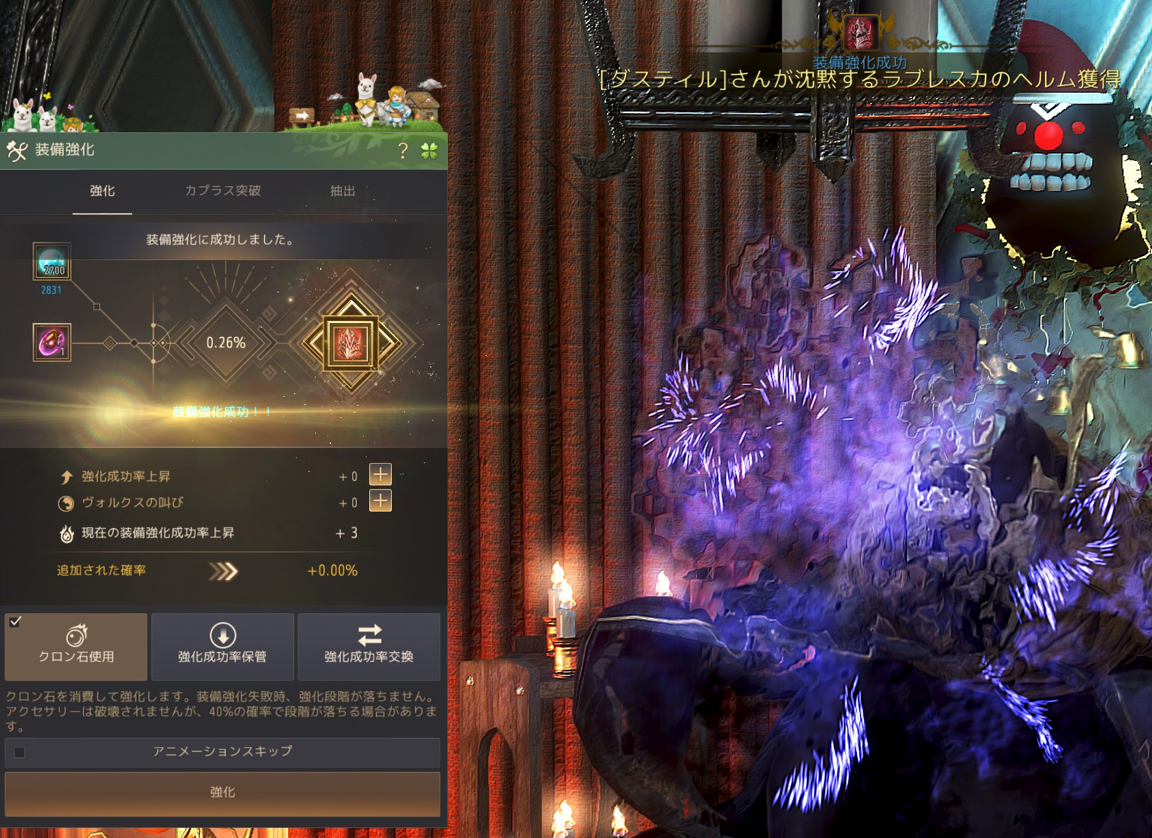Select the Cron stone material slot
The image size is (1152, 838).
pyautogui.click(x=51, y=261)
